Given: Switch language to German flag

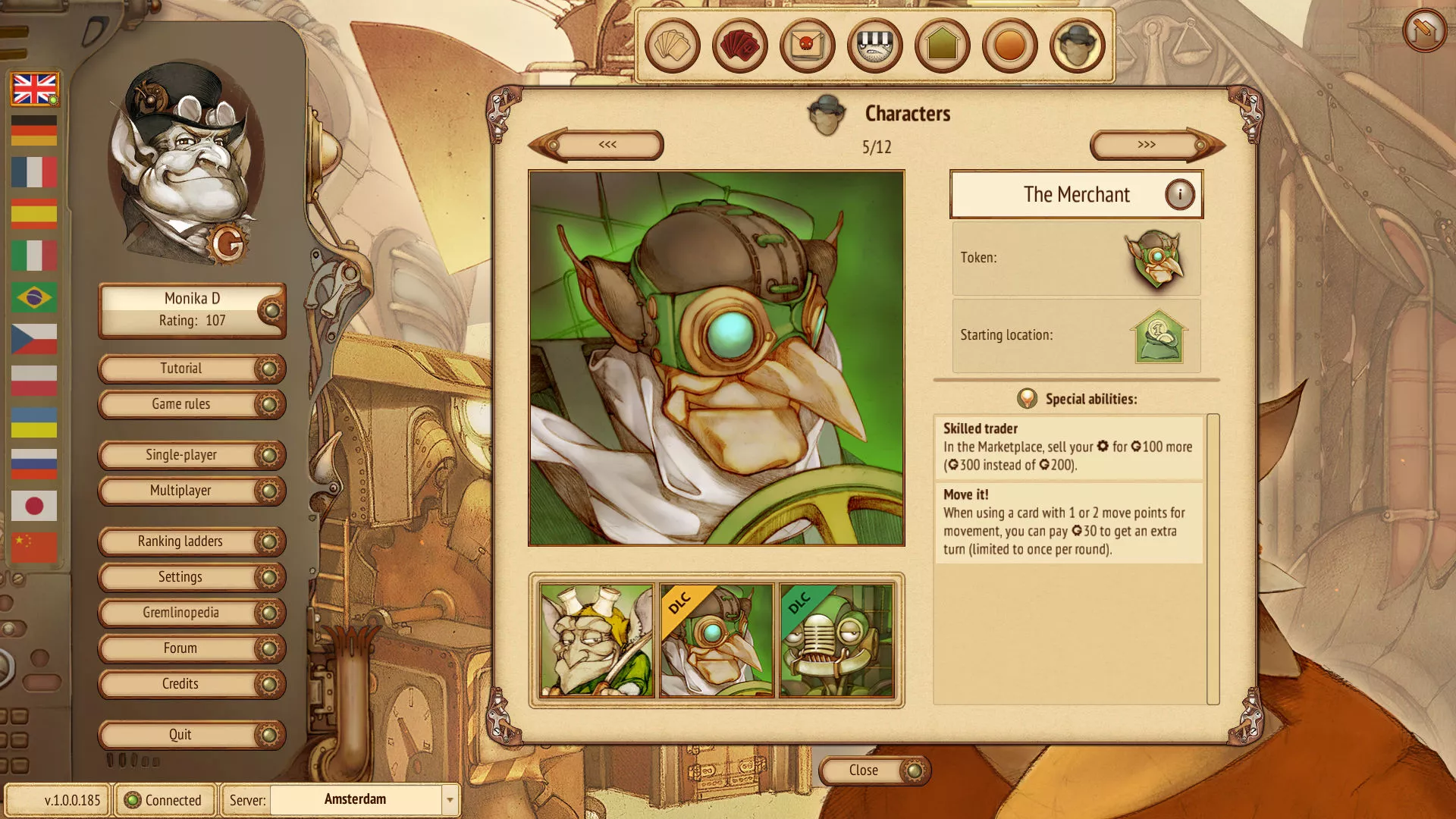Looking at the screenshot, I should tap(34, 130).
